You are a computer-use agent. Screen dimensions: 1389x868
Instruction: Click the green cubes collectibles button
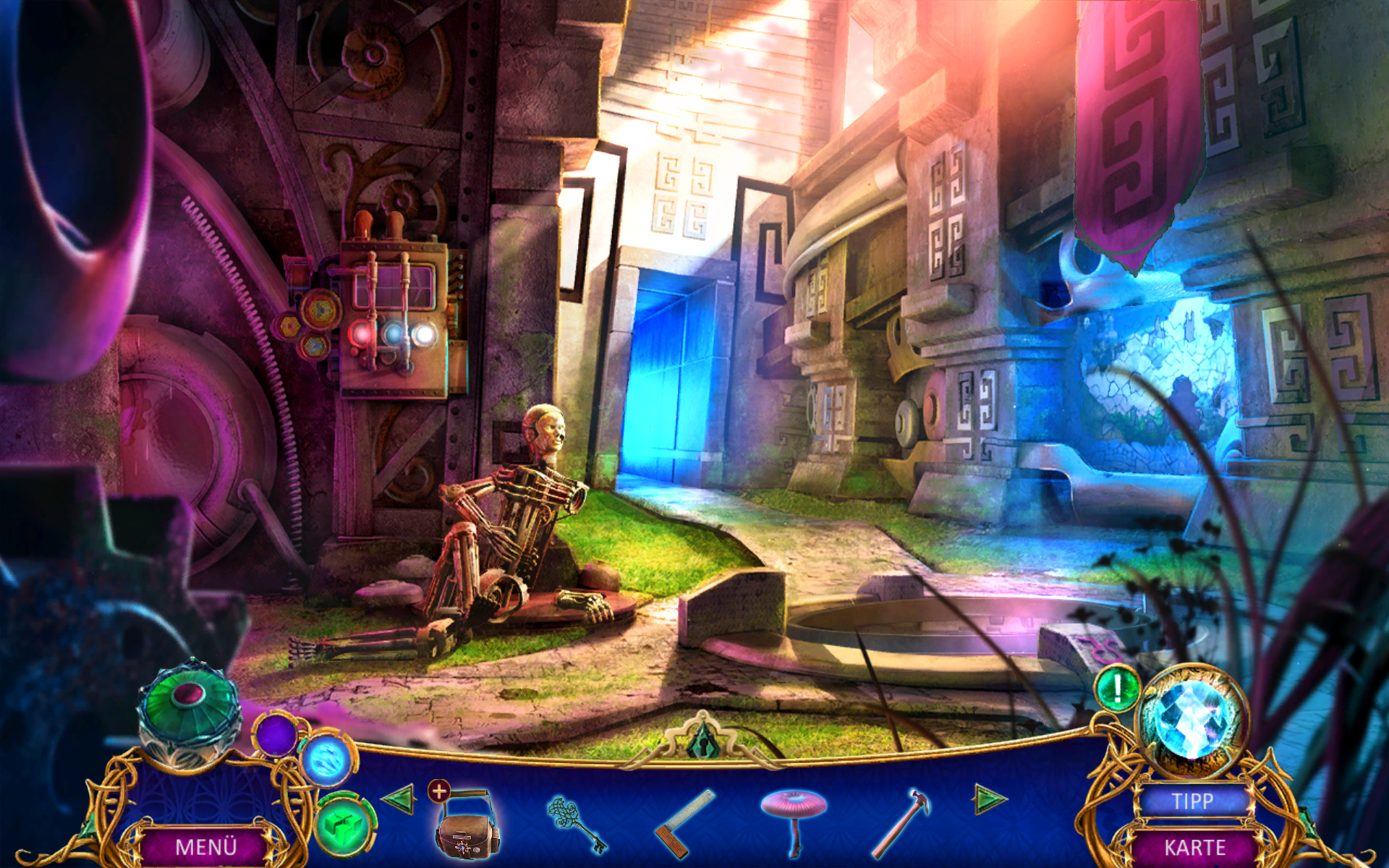(344, 824)
